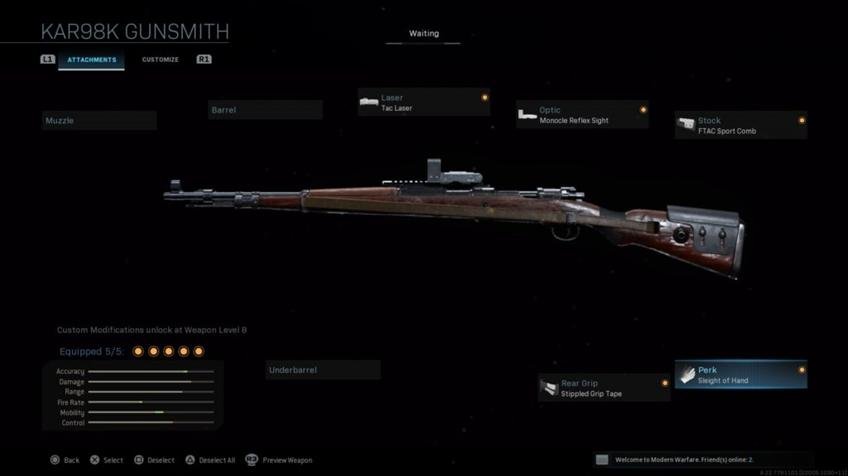Select the empty Underbarrel attachment slot

pos(323,370)
